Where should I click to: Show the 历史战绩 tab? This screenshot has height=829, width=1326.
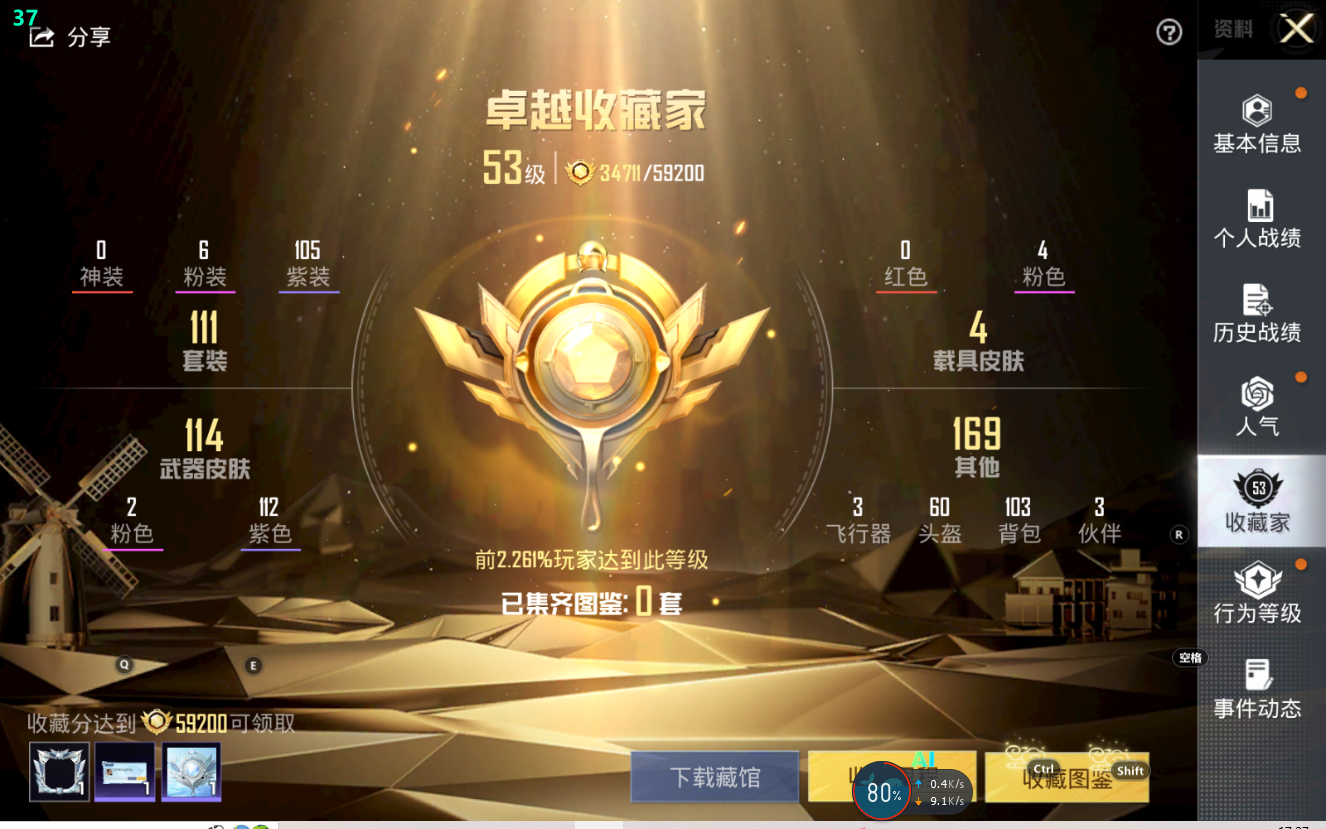coord(1257,313)
